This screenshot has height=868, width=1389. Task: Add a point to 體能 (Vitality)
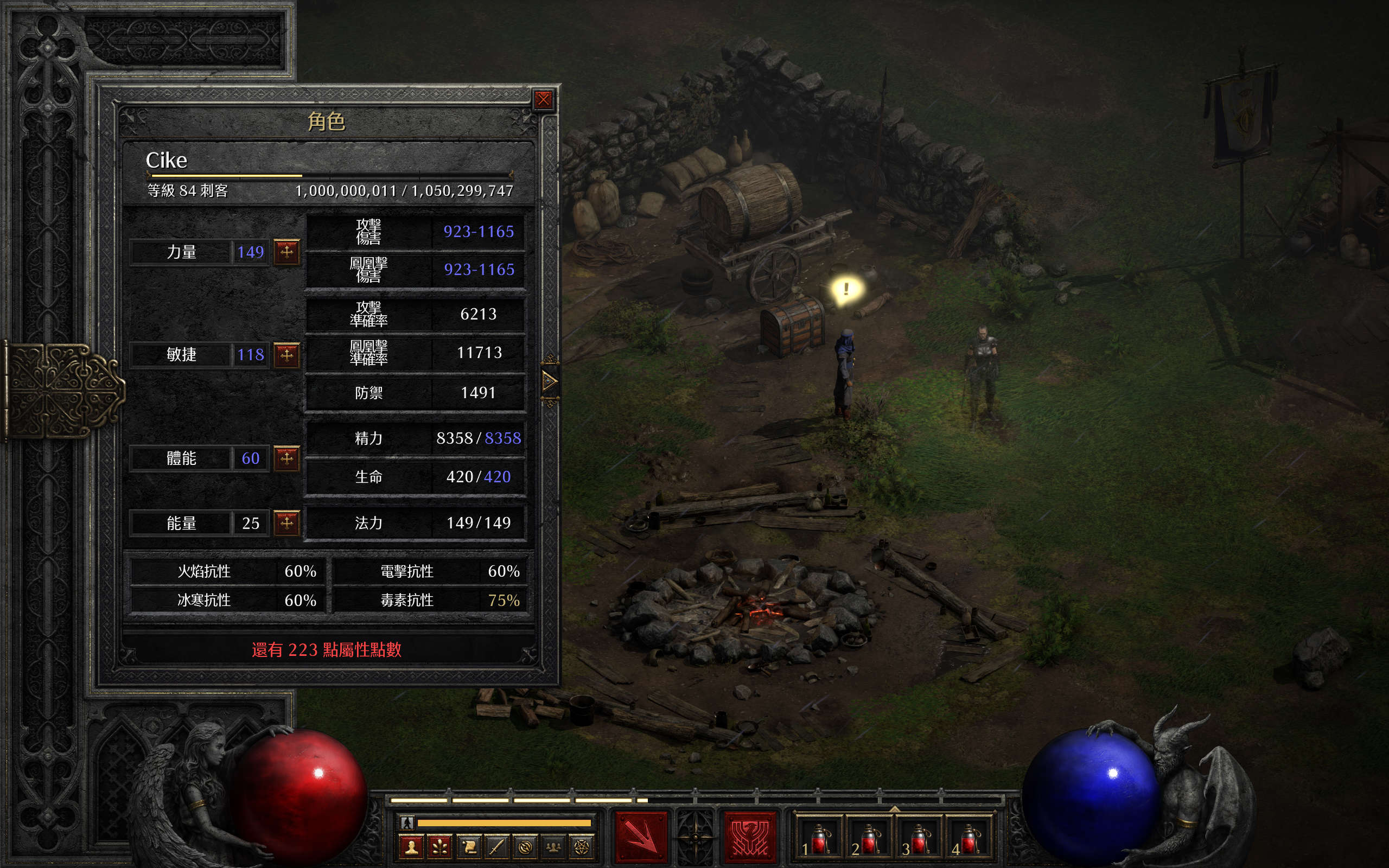[x=286, y=458]
